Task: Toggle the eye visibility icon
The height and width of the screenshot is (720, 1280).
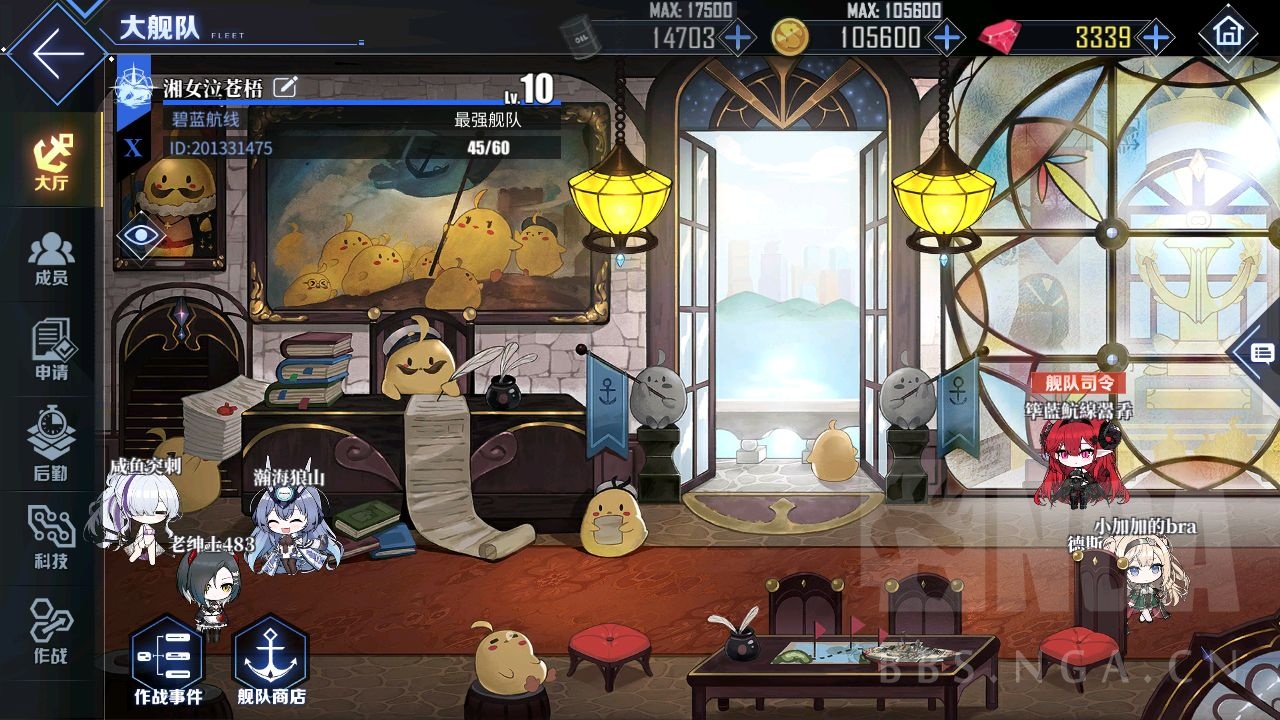Action: [141, 236]
